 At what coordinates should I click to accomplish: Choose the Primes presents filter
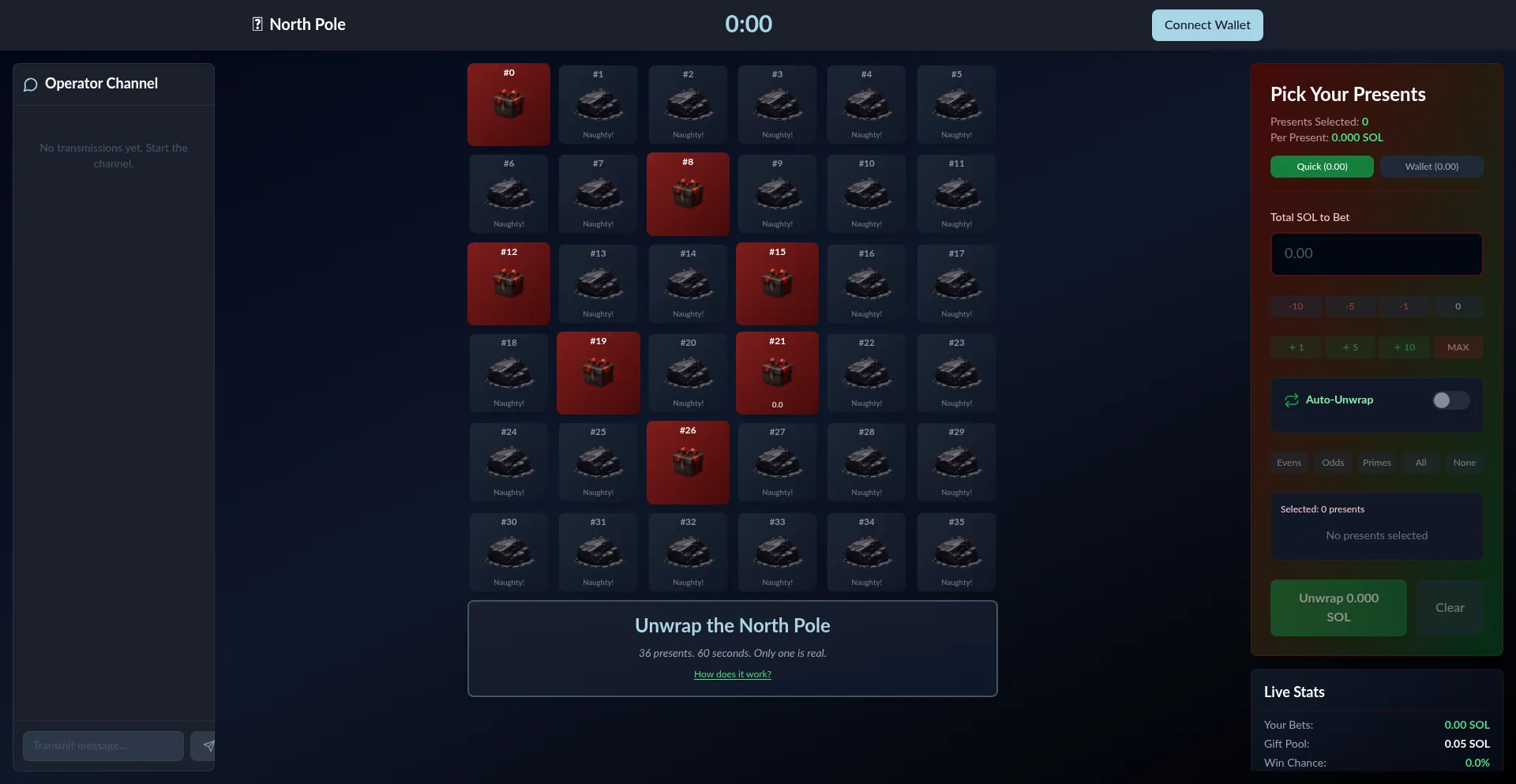click(x=1376, y=463)
